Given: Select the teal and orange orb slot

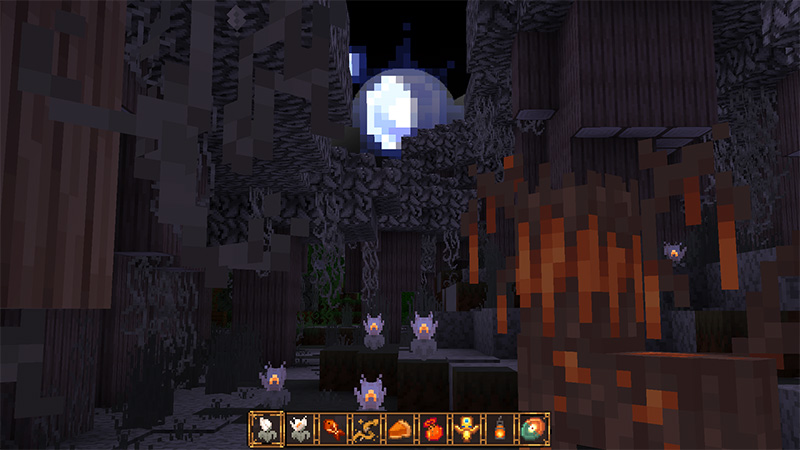Looking at the screenshot, I should coord(531,429).
